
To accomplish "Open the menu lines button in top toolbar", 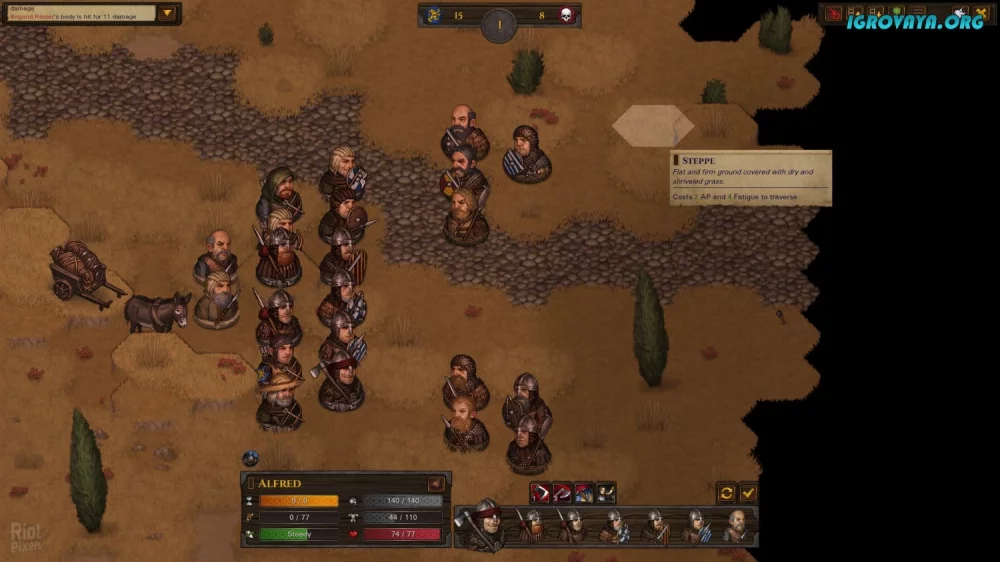I will point(918,15).
